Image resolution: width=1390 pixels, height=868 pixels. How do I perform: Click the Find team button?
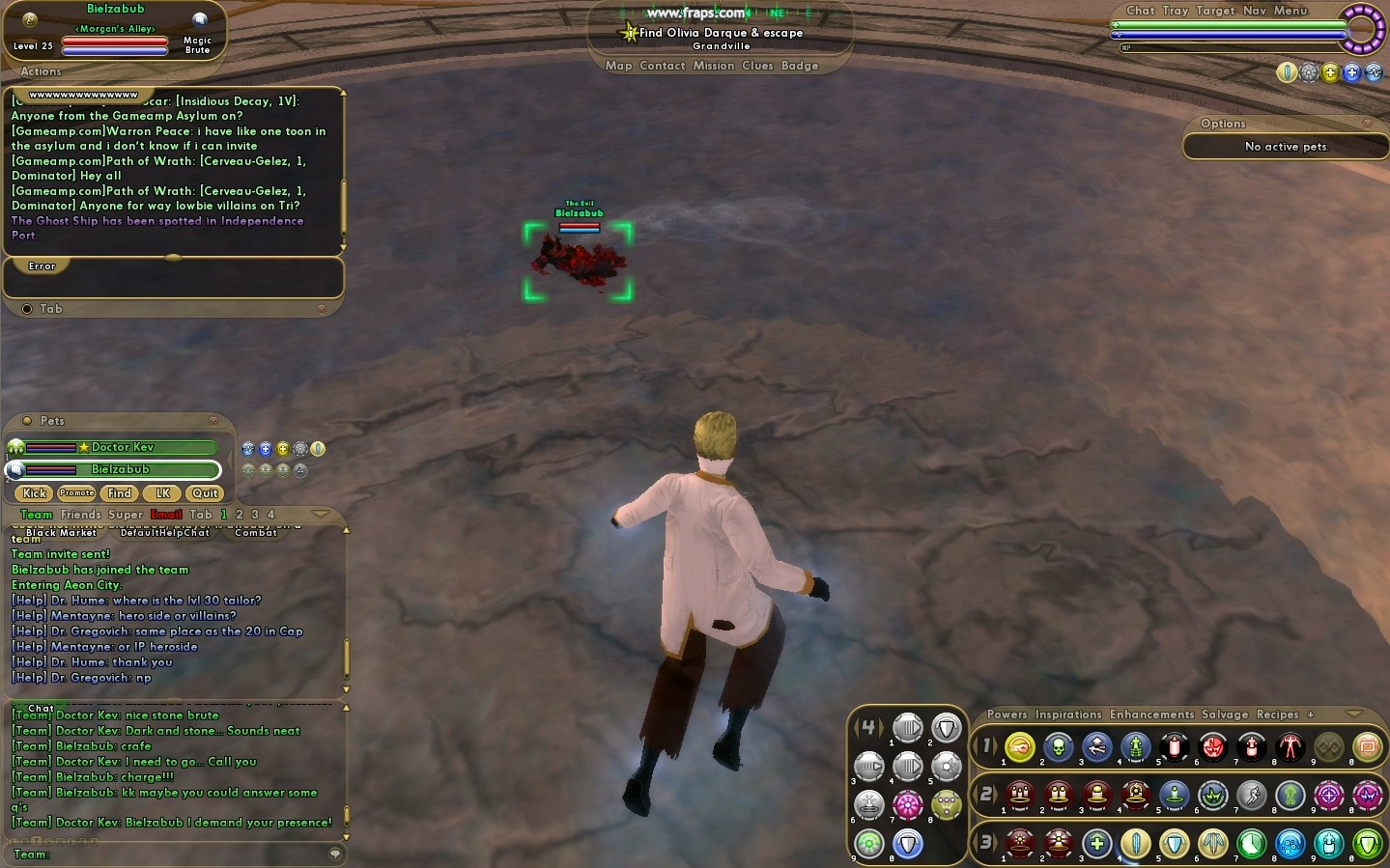coord(120,493)
